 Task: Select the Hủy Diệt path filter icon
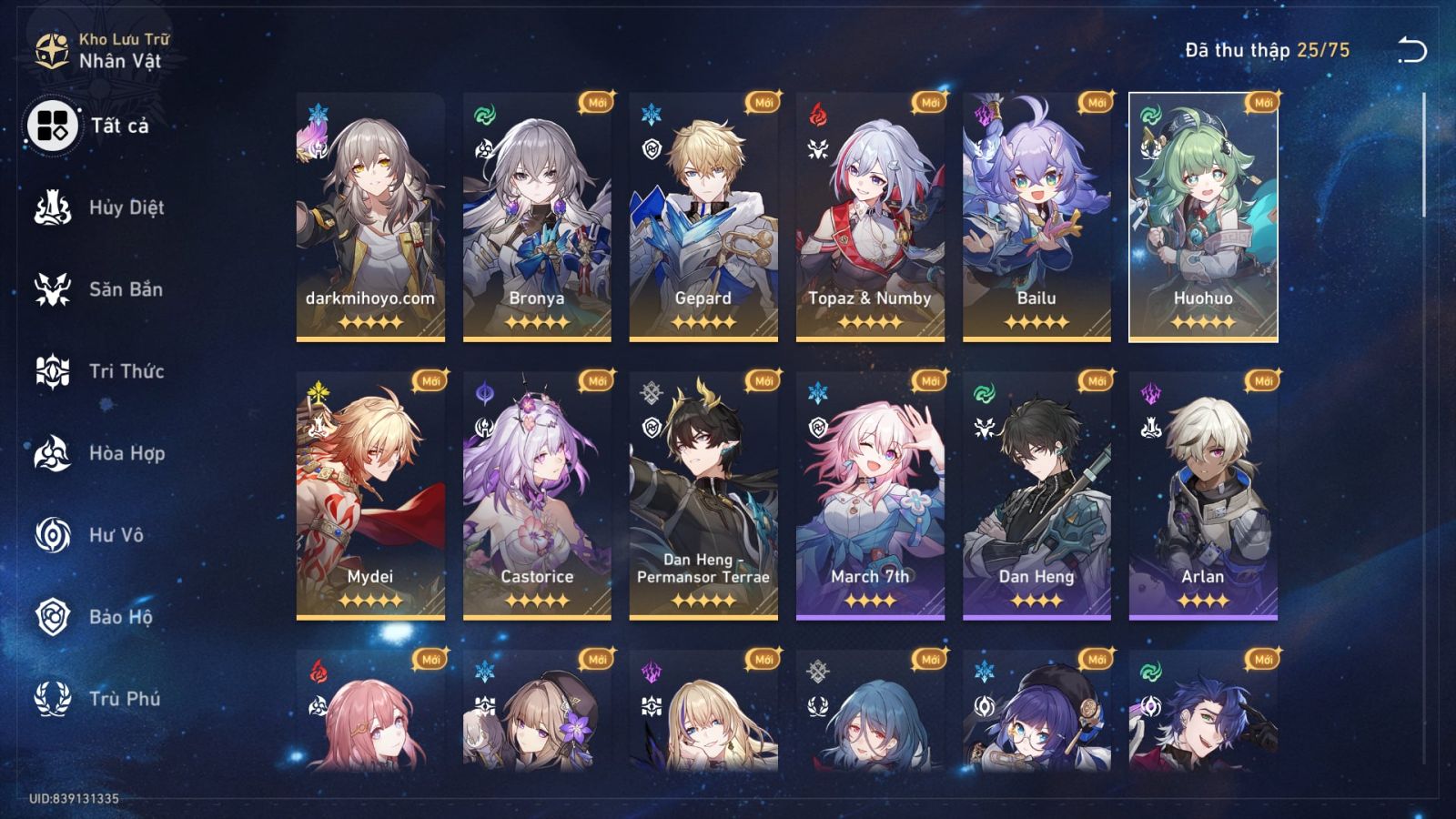click(x=52, y=207)
